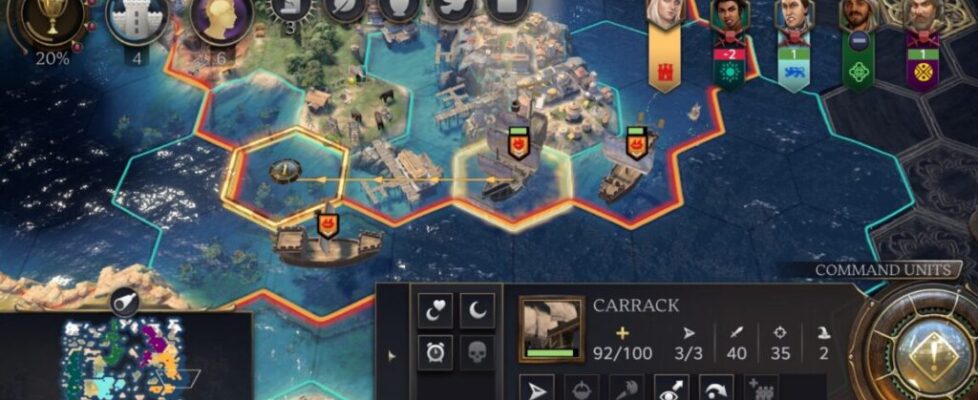Click the skull disband unit button
978x400 pixels.
477,352
